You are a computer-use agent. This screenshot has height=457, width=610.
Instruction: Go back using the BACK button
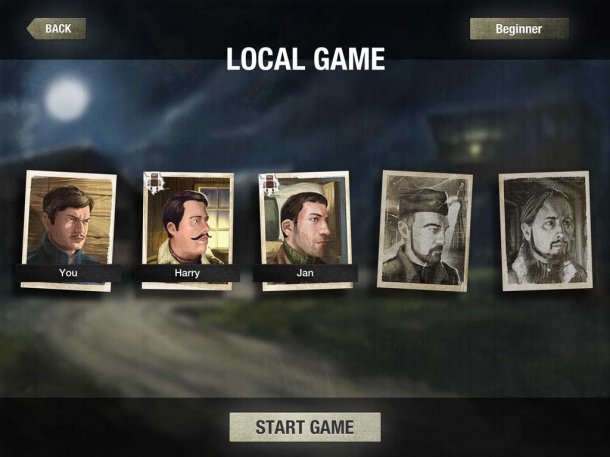pyautogui.click(x=57, y=28)
